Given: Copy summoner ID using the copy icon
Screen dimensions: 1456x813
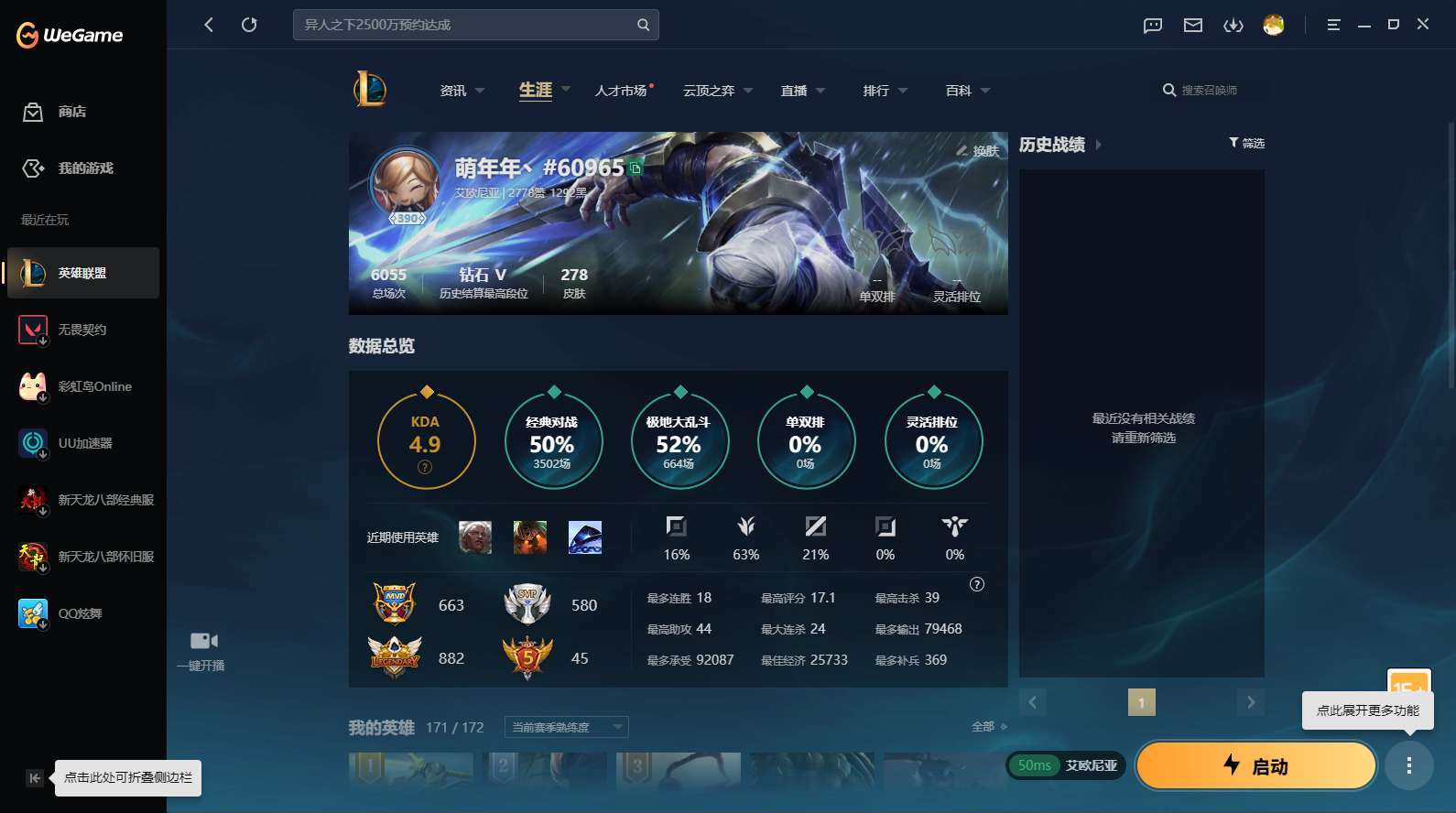Looking at the screenshot, I should (635, 169).
